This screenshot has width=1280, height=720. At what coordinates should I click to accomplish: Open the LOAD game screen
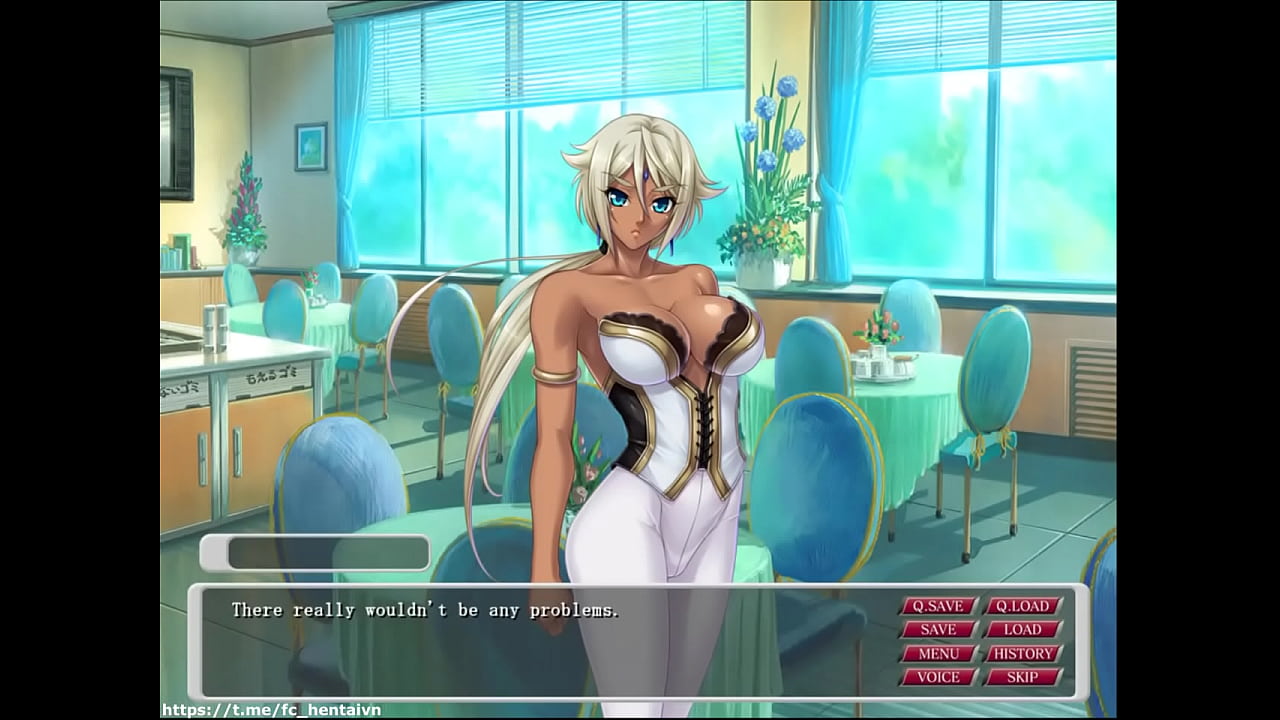1023,630
